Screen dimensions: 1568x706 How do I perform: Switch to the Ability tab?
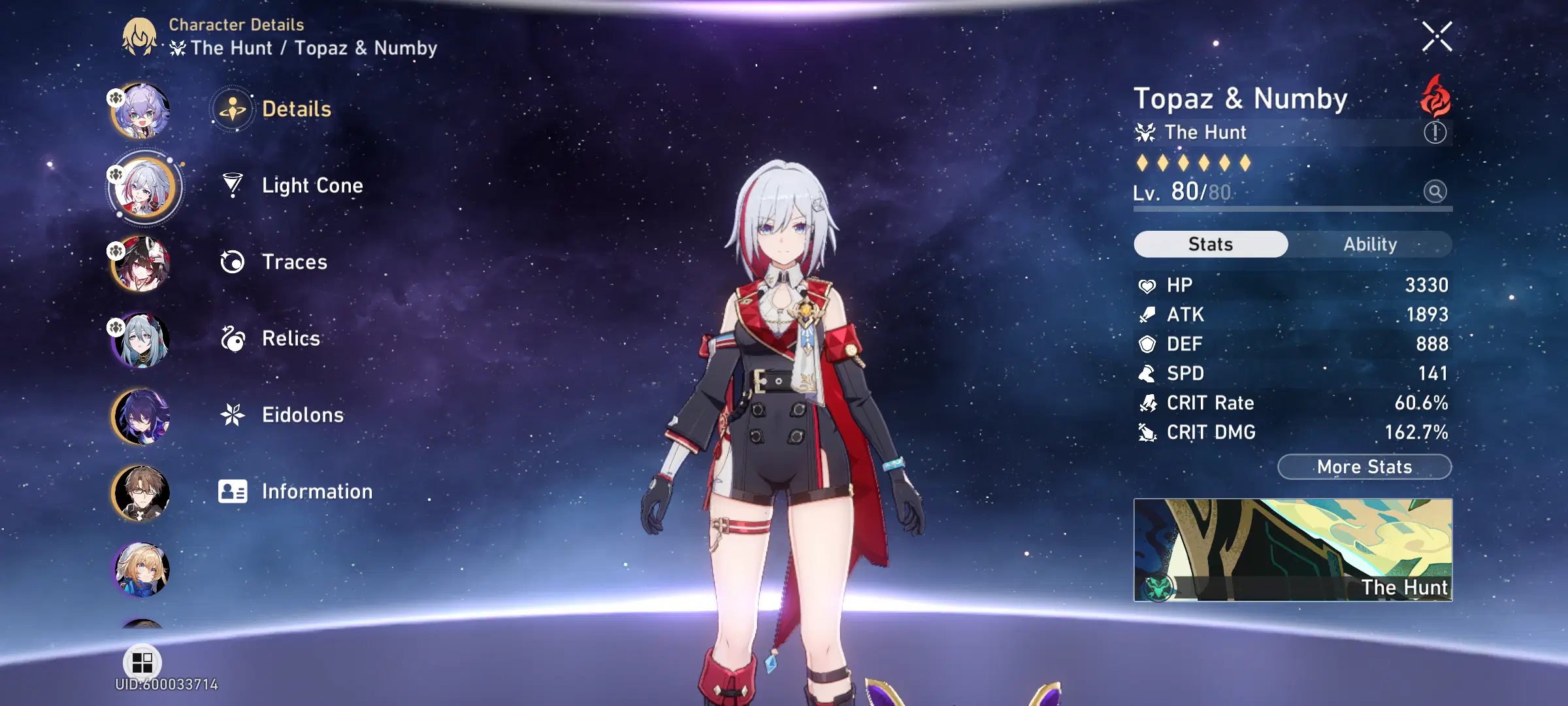pyautogui.click(x=1370, y=244)
